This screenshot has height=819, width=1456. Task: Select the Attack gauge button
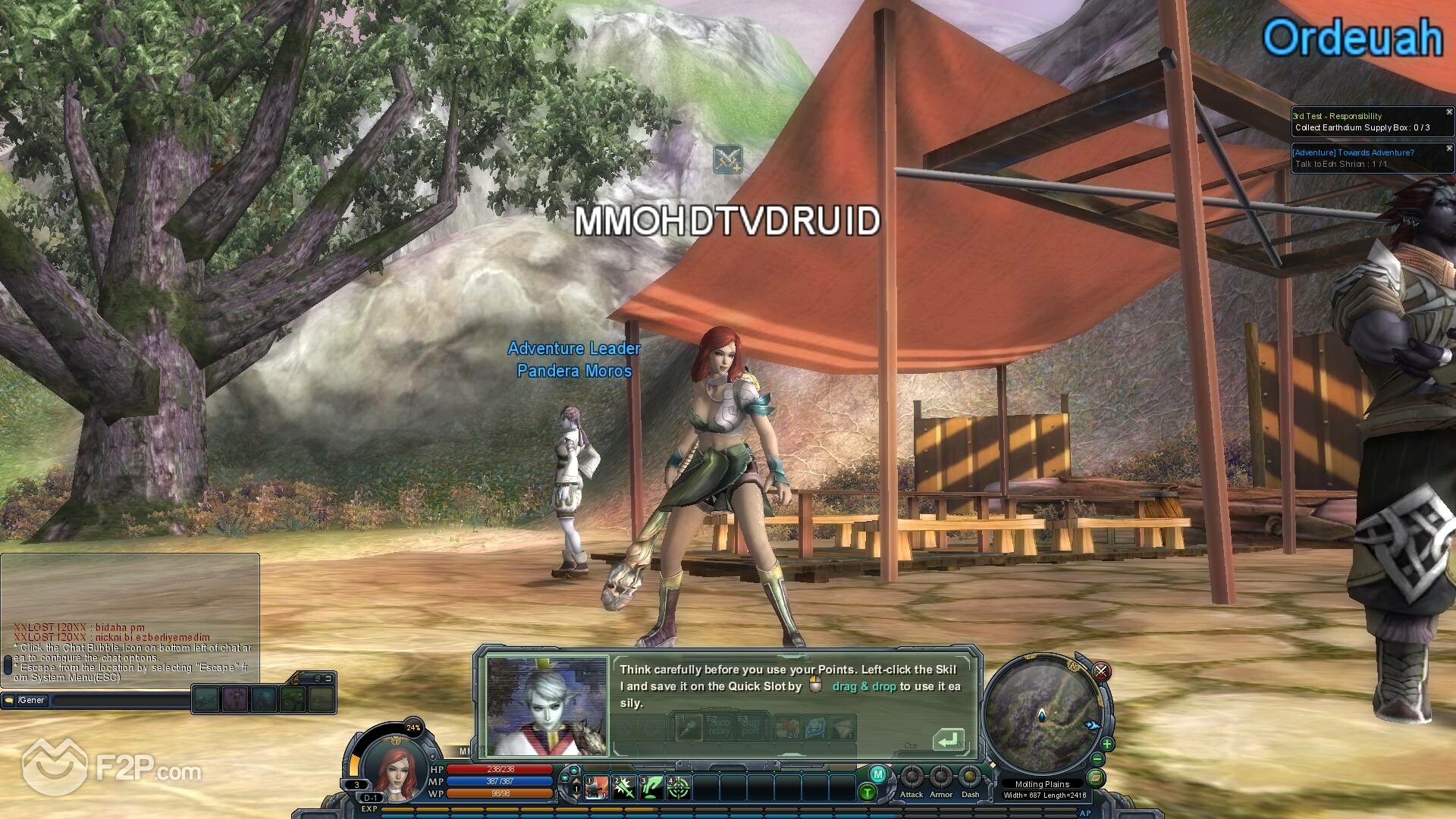912,778
